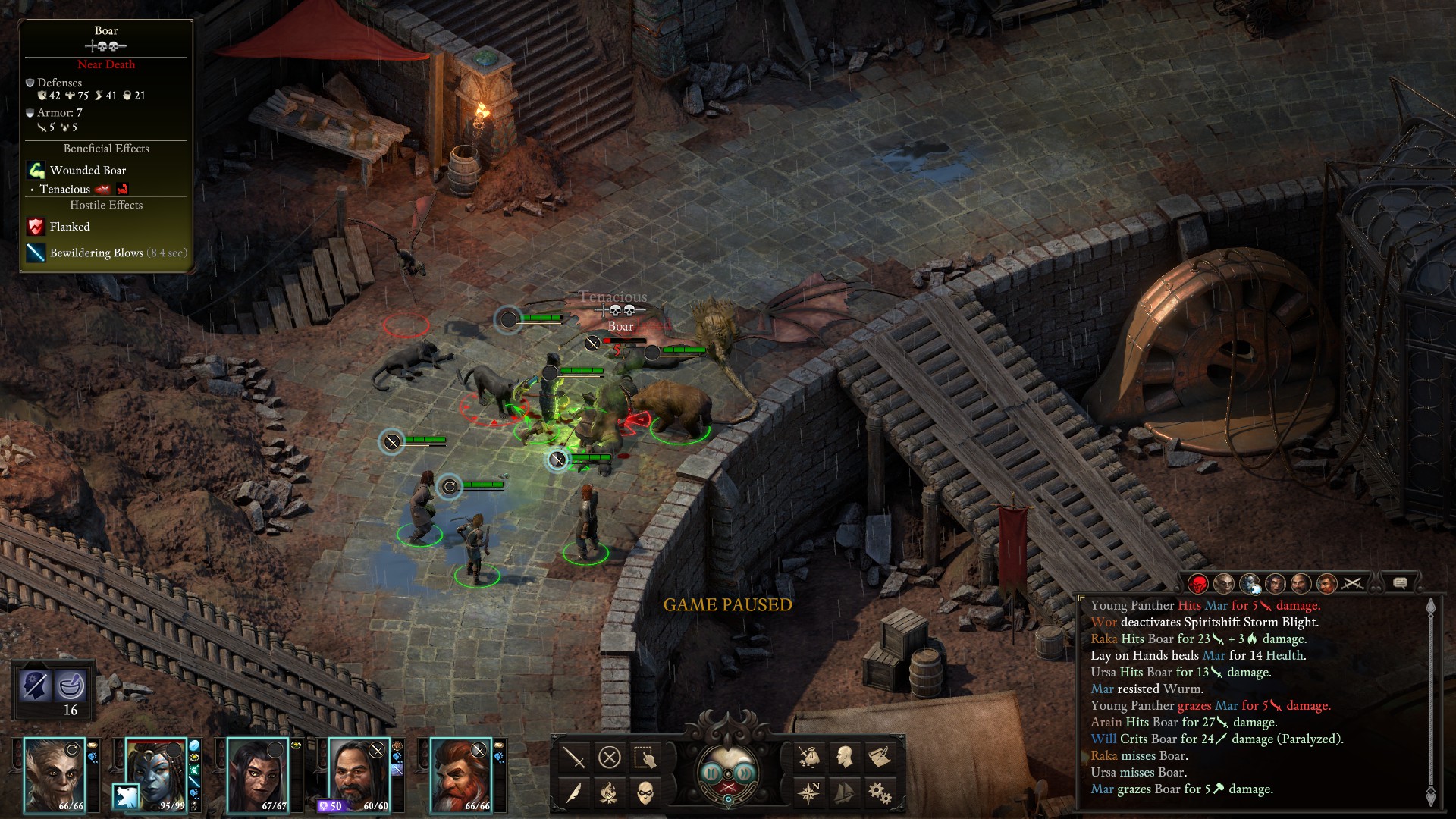
Task: Toggle stealth with the masked face icon
Action: tap(645, 792)
